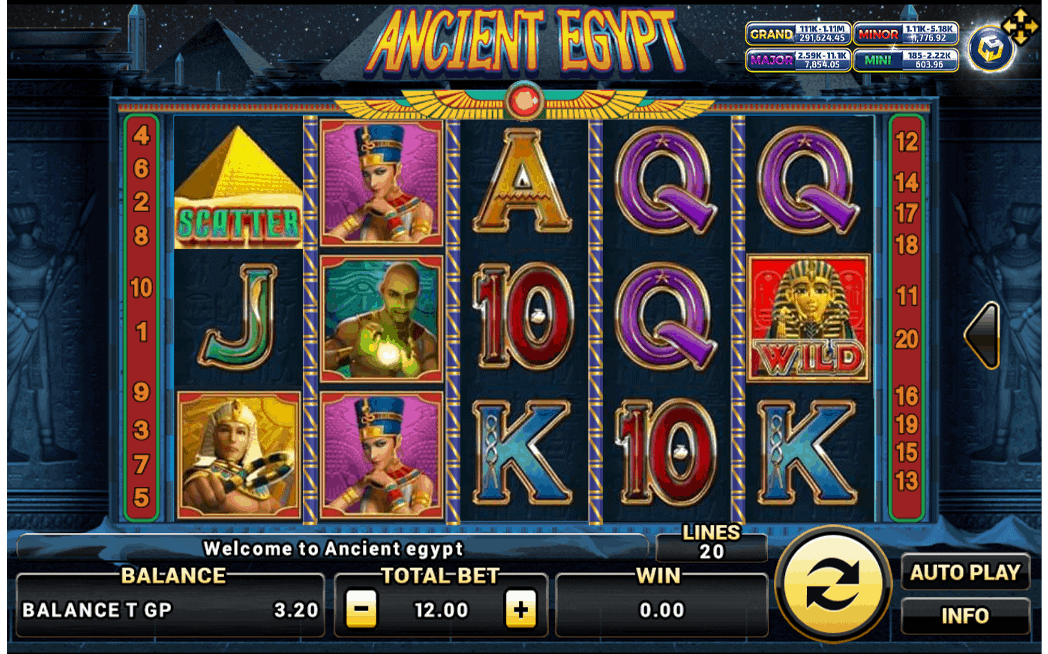
Task: Spin the reels with the gold button
Action: click(x=832, y=584)
